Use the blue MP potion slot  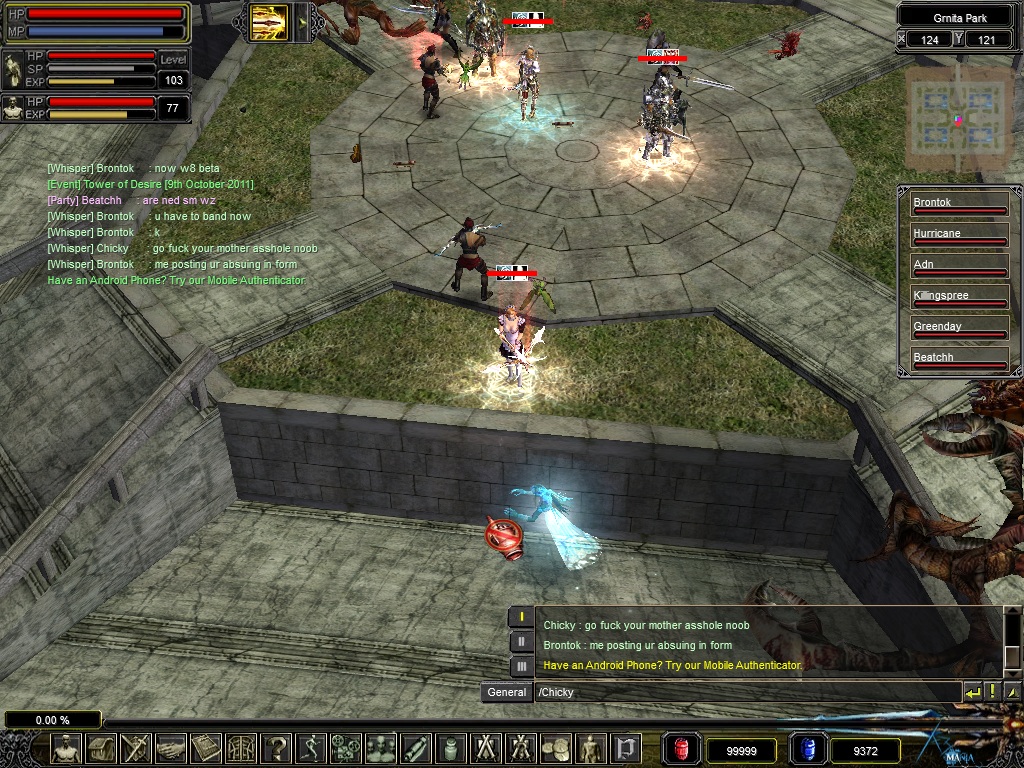808,749
